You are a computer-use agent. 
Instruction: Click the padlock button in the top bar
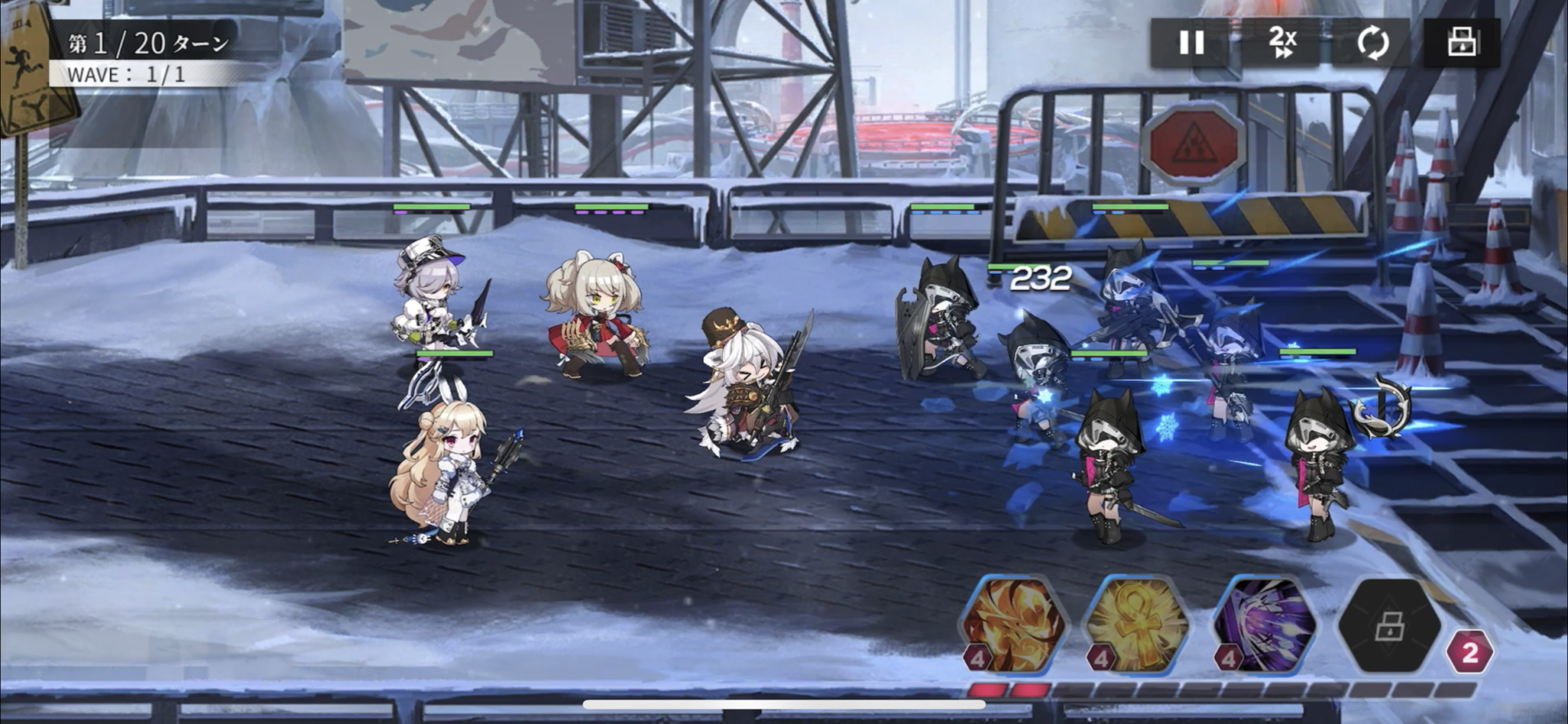click(1462, 42)
